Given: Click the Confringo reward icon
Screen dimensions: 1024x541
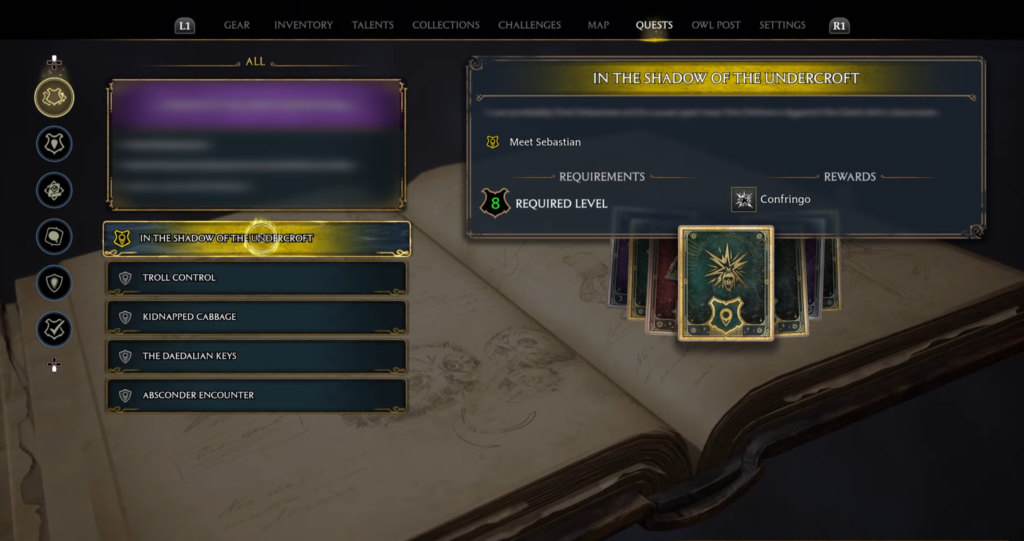Looking at the screenshot, I should coord(743,200).
